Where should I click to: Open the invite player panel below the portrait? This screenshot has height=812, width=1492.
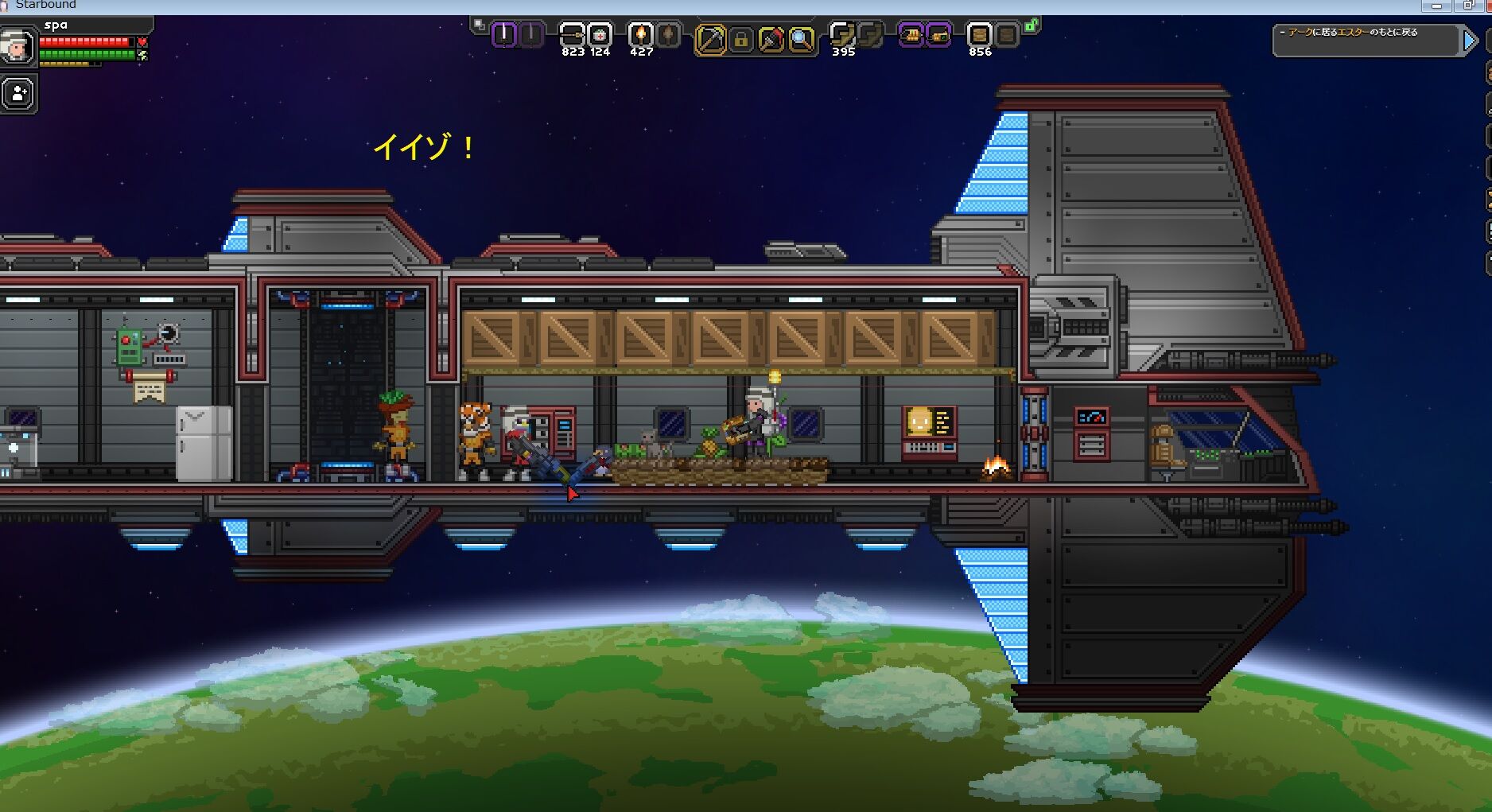(x=17, y=92)
